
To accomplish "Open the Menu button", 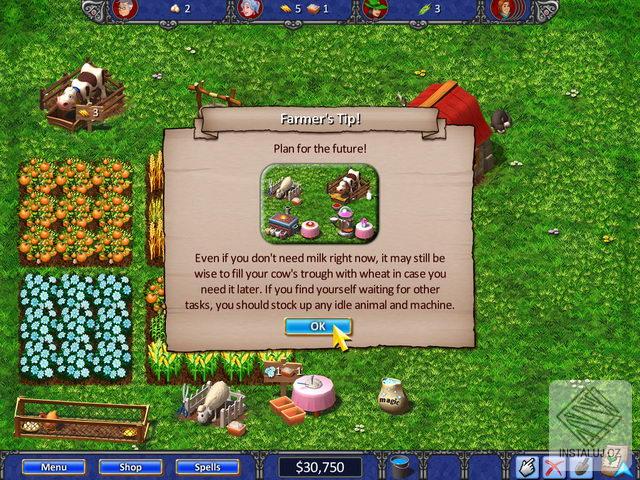I will click(x=54, y=466).
